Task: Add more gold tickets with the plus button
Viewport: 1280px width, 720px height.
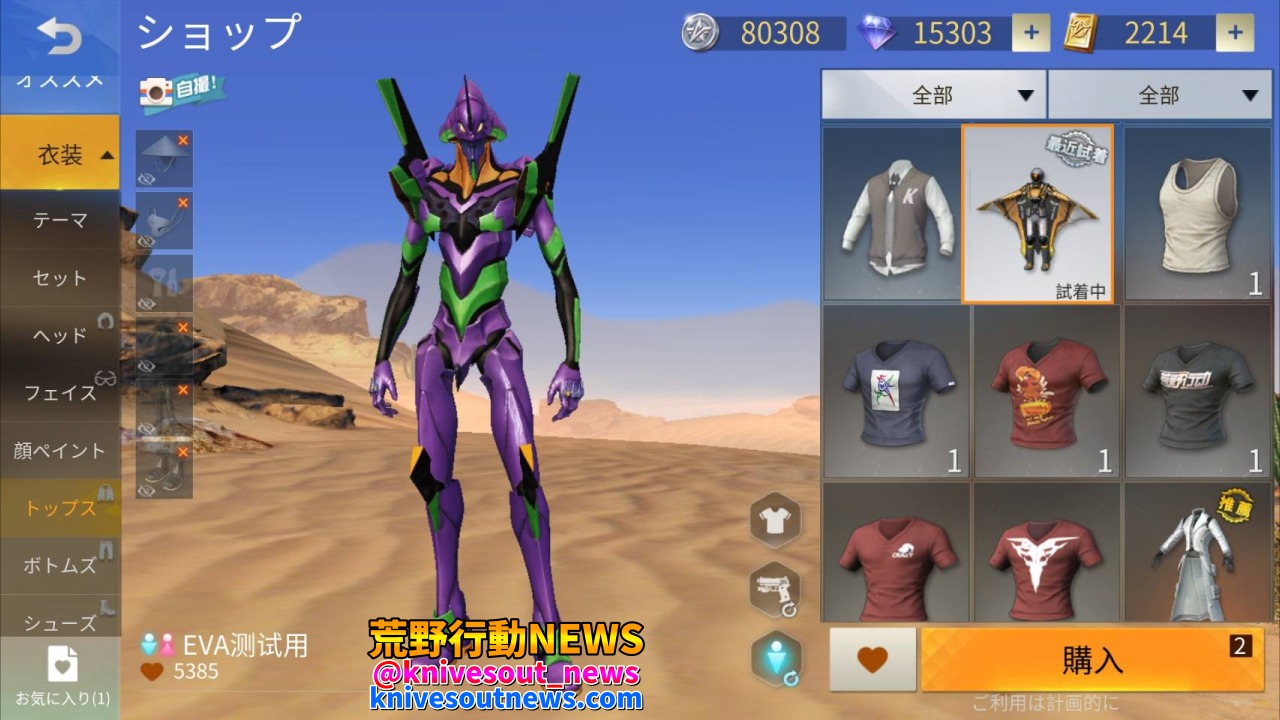Action: 1235,33
